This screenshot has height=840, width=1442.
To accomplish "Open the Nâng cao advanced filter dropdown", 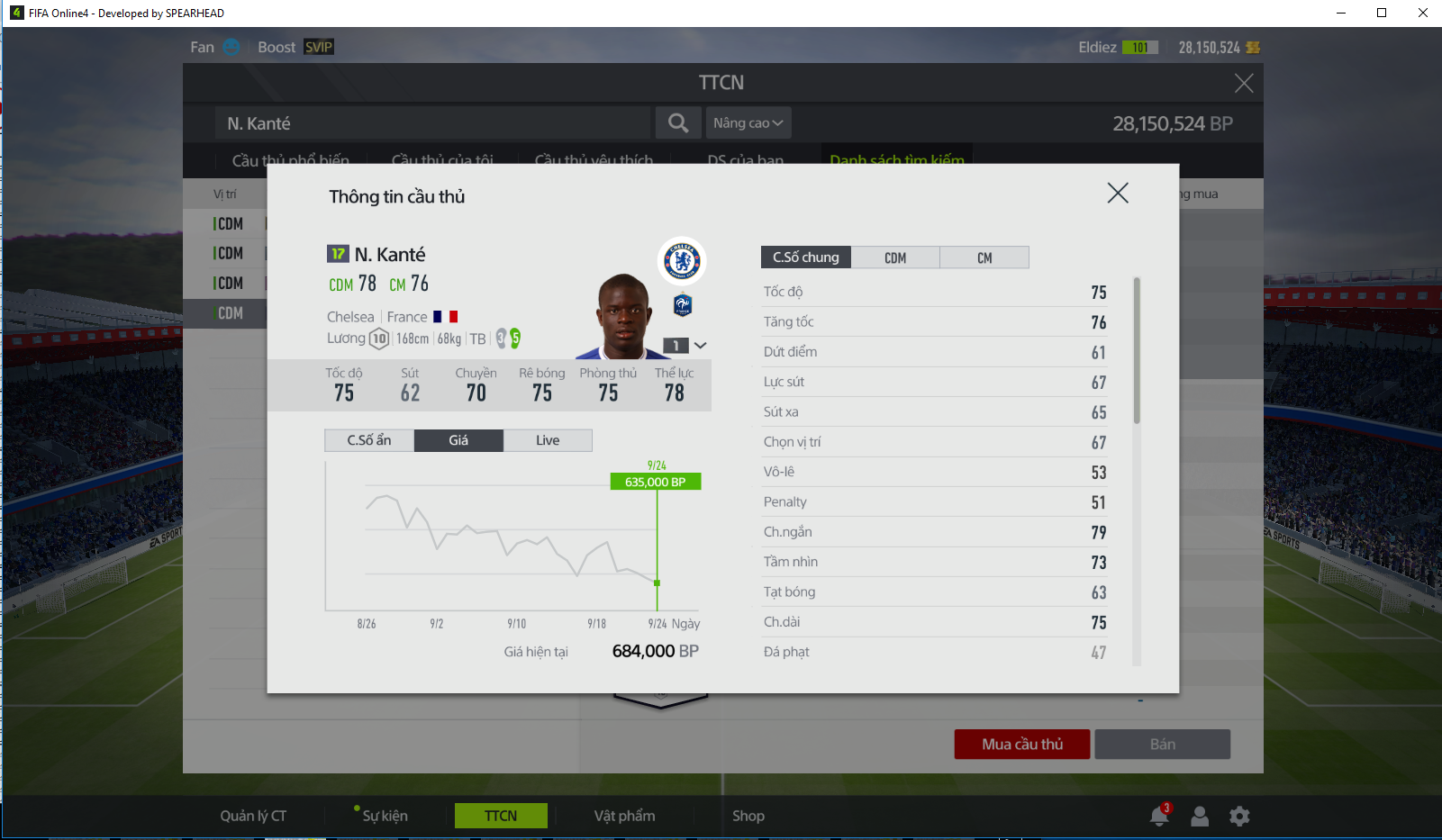I will [x=748, y=123].
